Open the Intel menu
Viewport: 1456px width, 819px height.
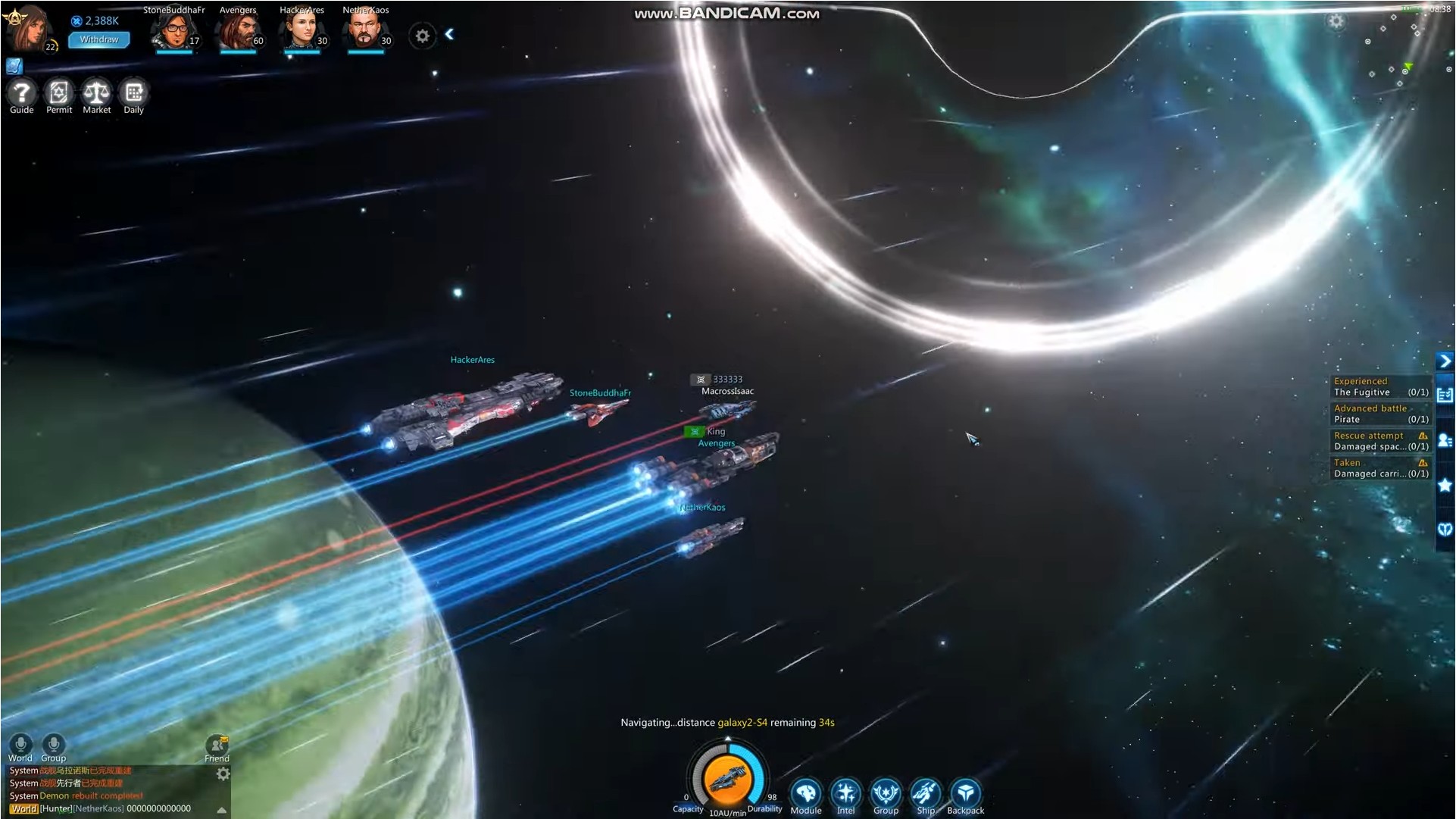[x=845, y=794]
